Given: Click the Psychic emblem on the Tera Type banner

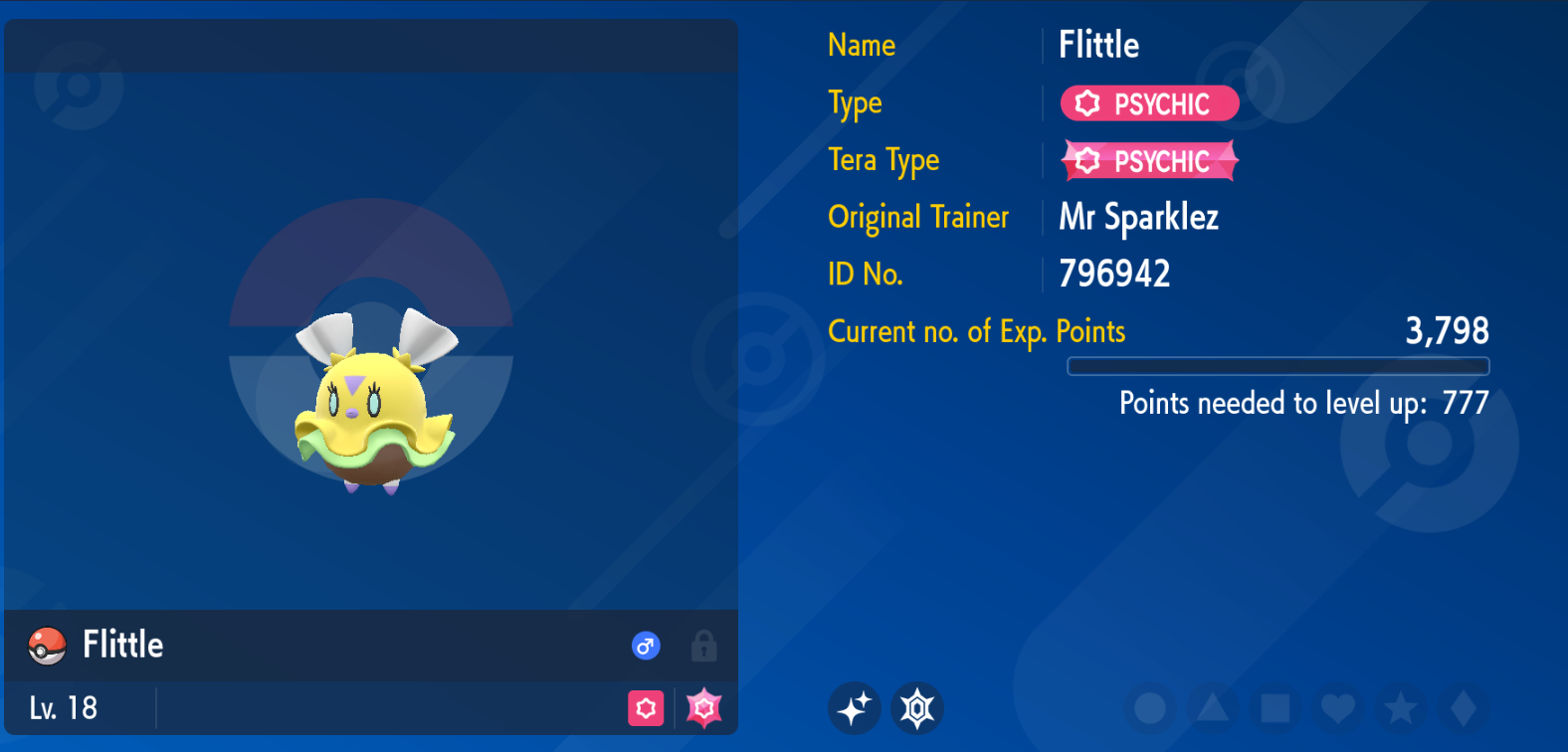Looking at the screenshot, I should coord(1085,160).
